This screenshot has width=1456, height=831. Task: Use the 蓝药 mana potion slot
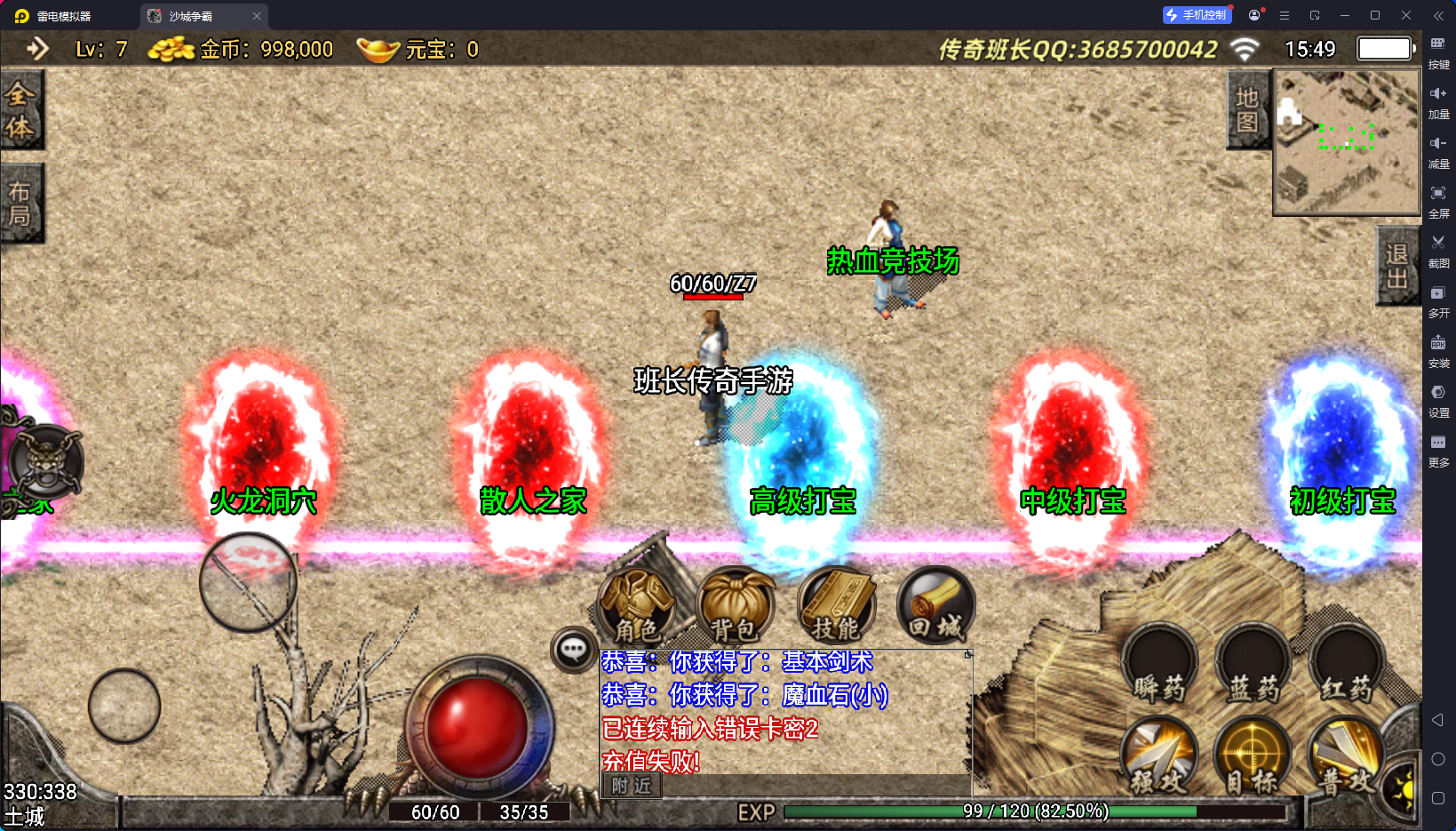coord(1253,666)
